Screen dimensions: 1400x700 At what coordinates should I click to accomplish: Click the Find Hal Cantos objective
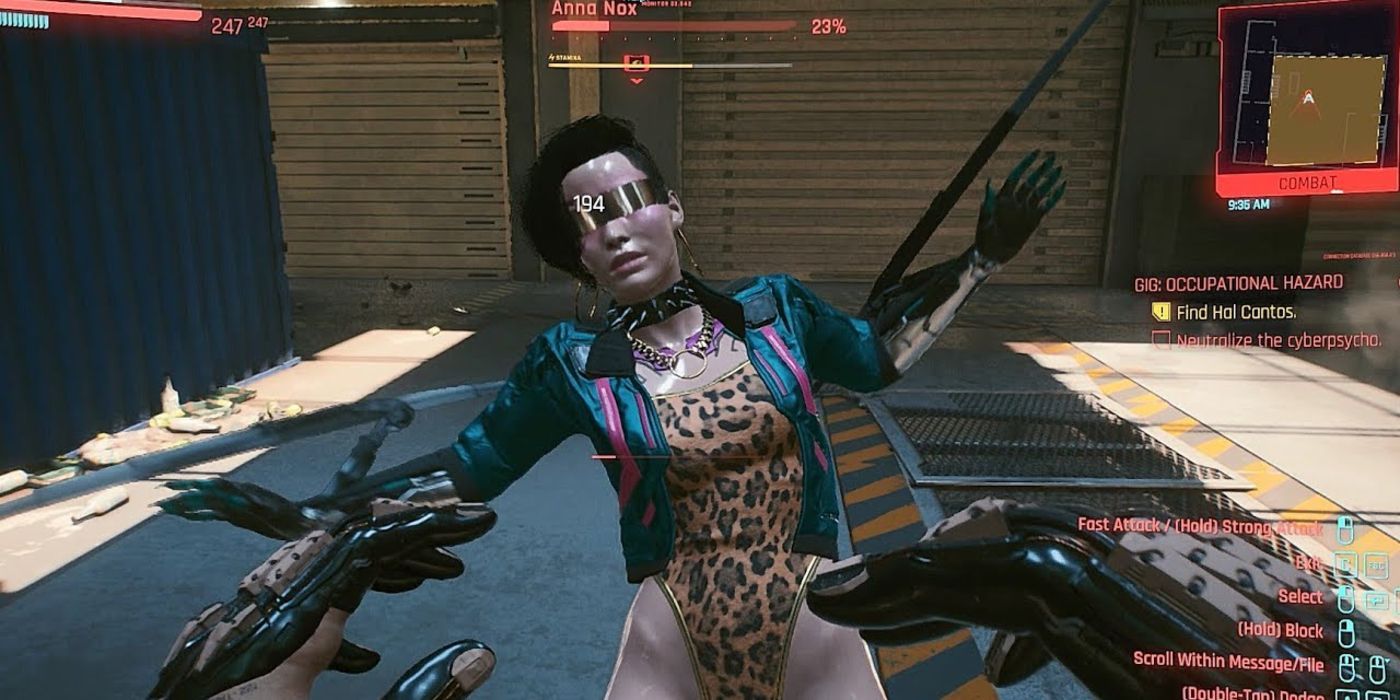(x=1236, y=312)
